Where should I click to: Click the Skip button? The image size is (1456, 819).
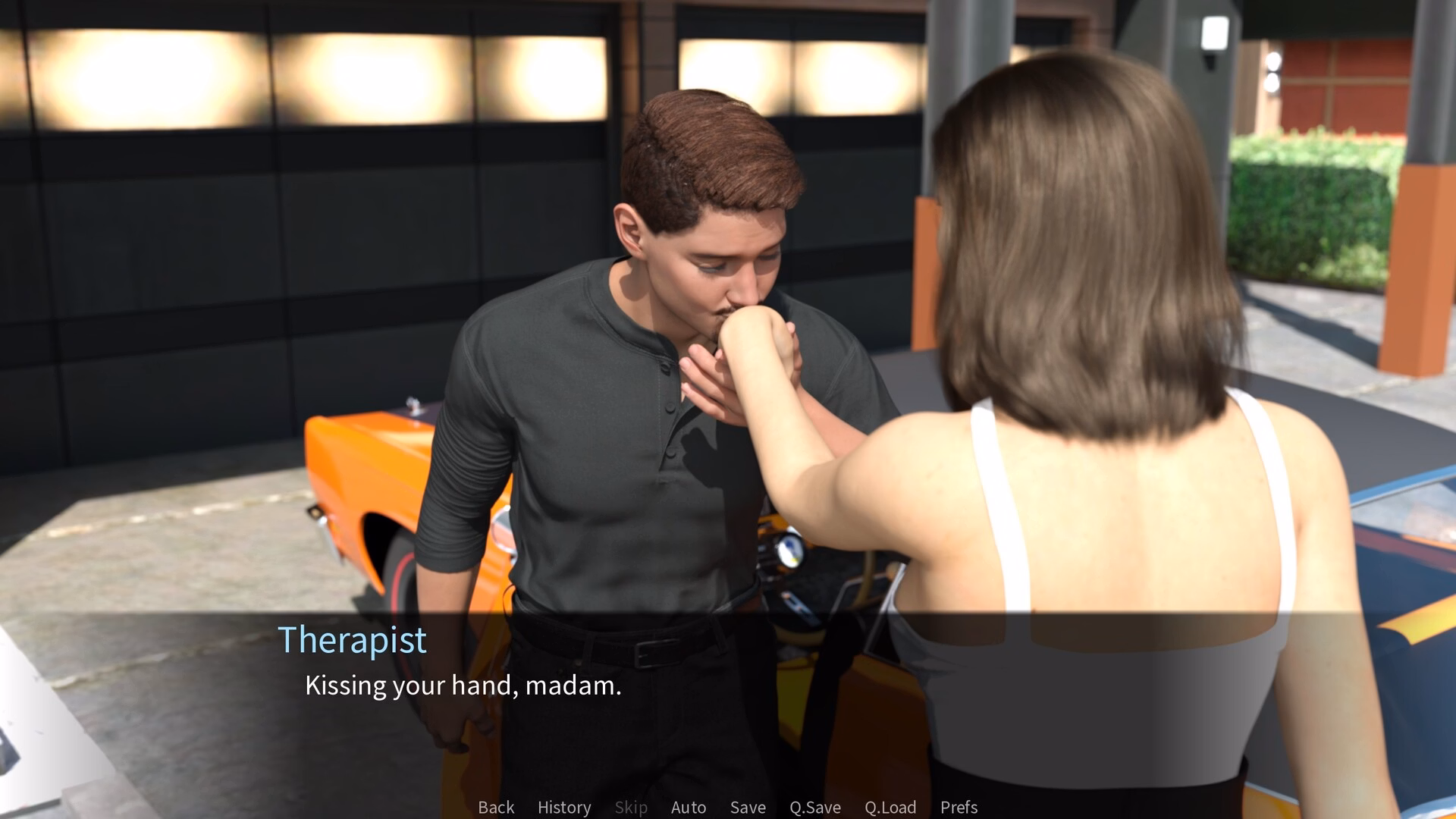[631, 808]
